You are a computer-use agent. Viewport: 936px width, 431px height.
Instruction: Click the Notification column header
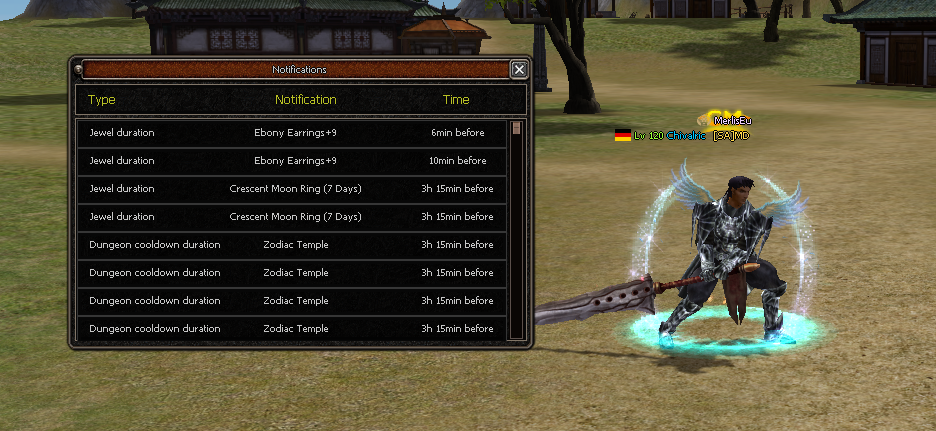(x=306, y=100)
